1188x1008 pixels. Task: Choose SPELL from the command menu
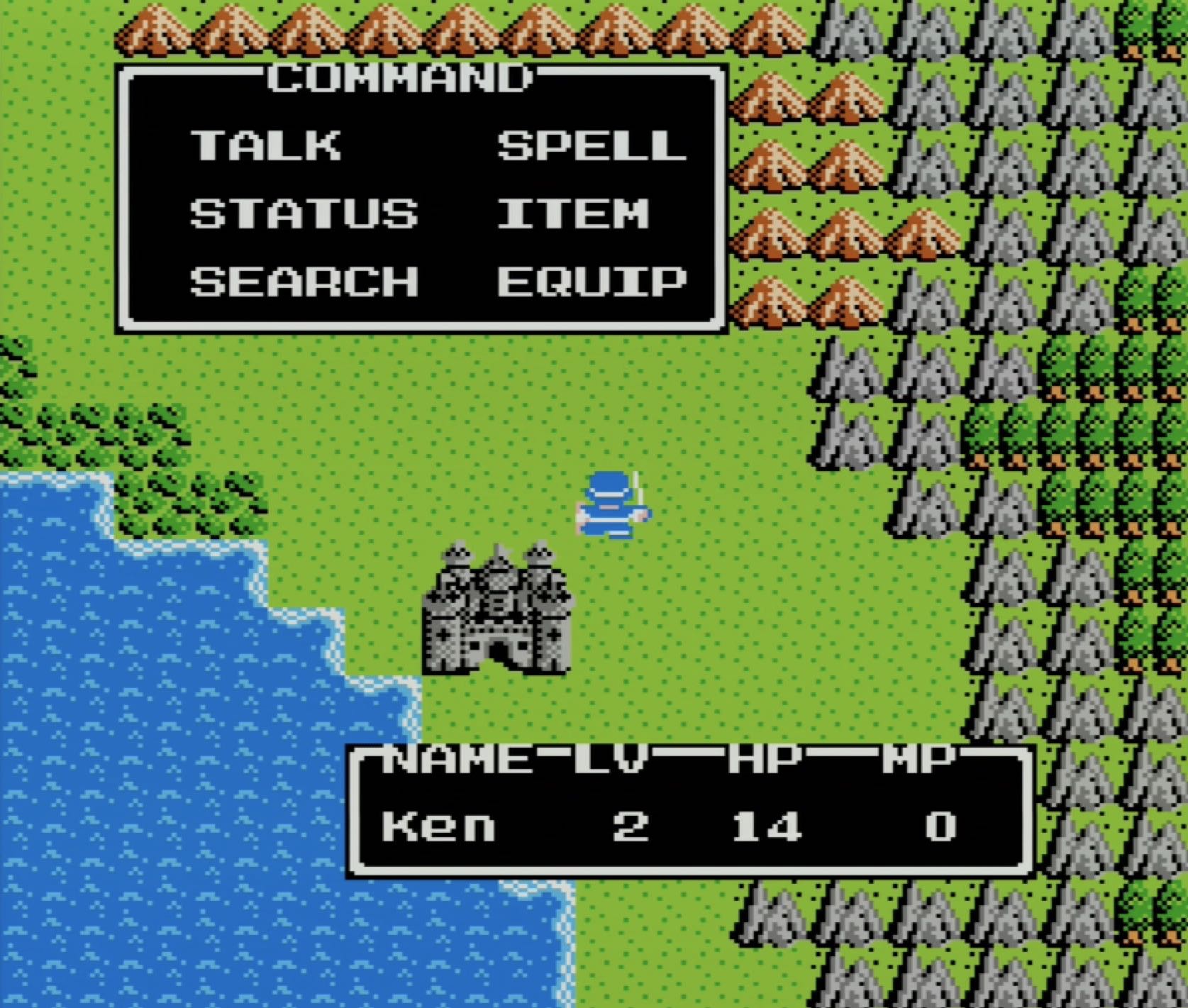592,145
